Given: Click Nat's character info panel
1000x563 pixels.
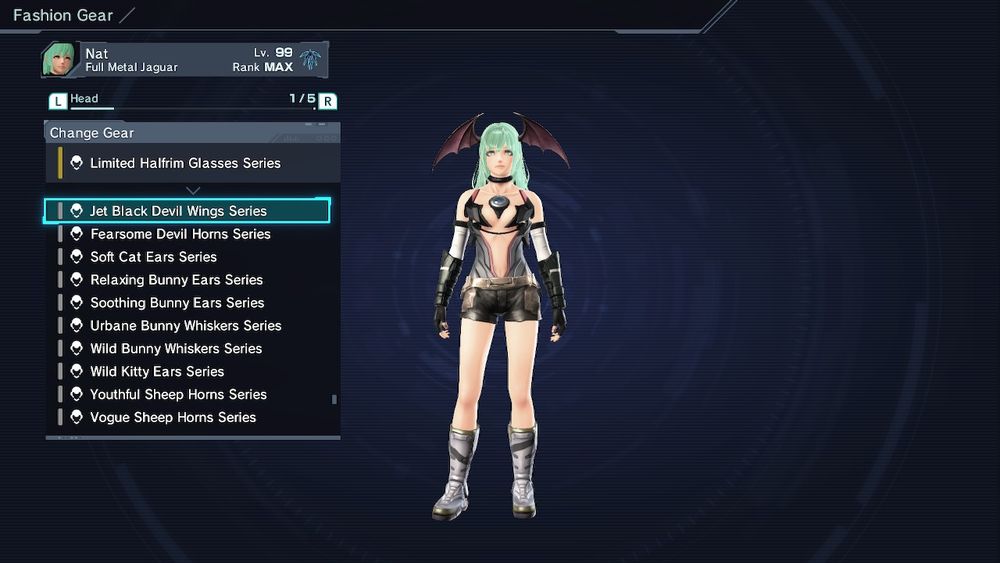Looking at the screenshot, I should point(184,60).
